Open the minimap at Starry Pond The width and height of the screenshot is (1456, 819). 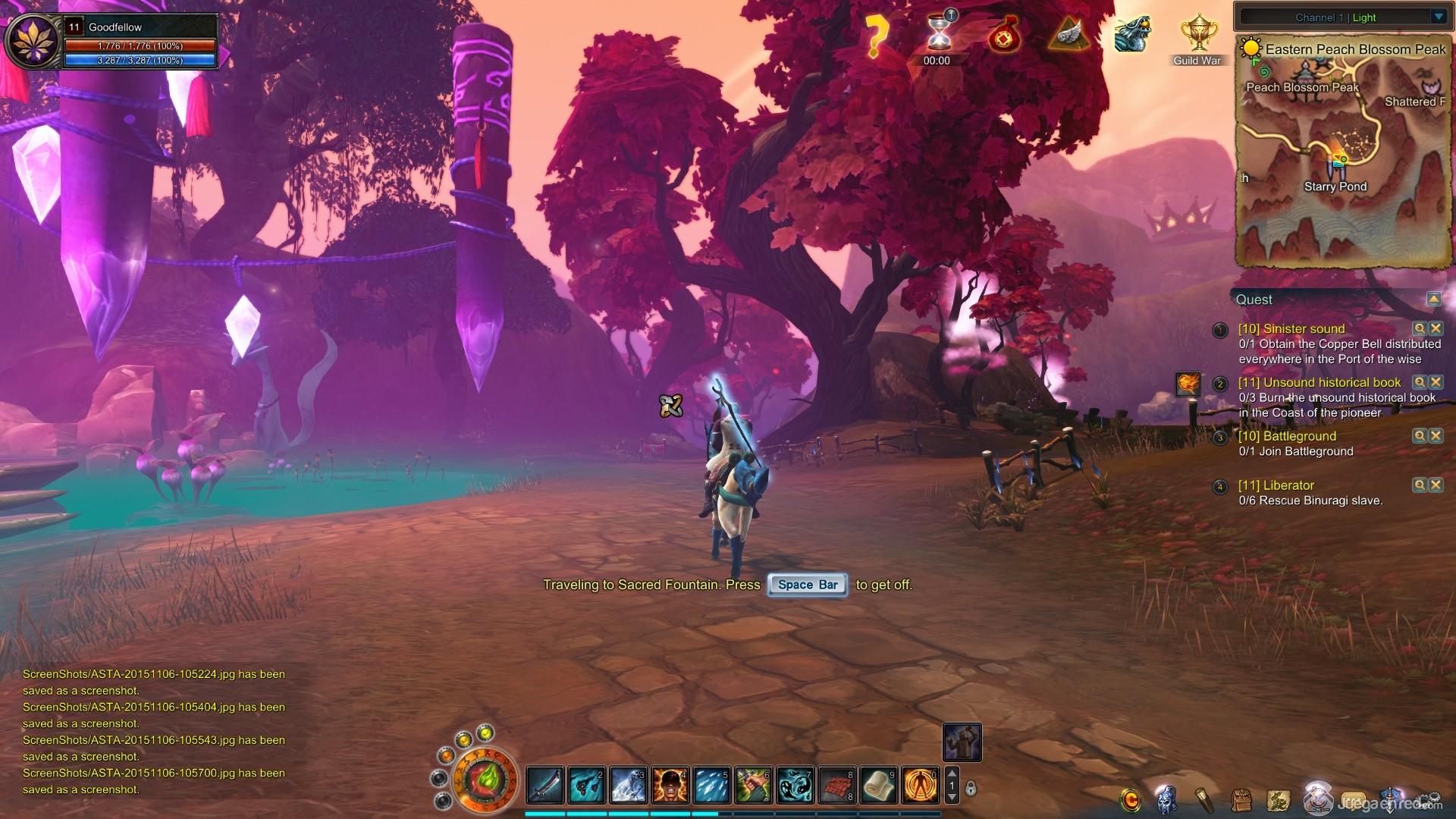(x=1336, y=161)
